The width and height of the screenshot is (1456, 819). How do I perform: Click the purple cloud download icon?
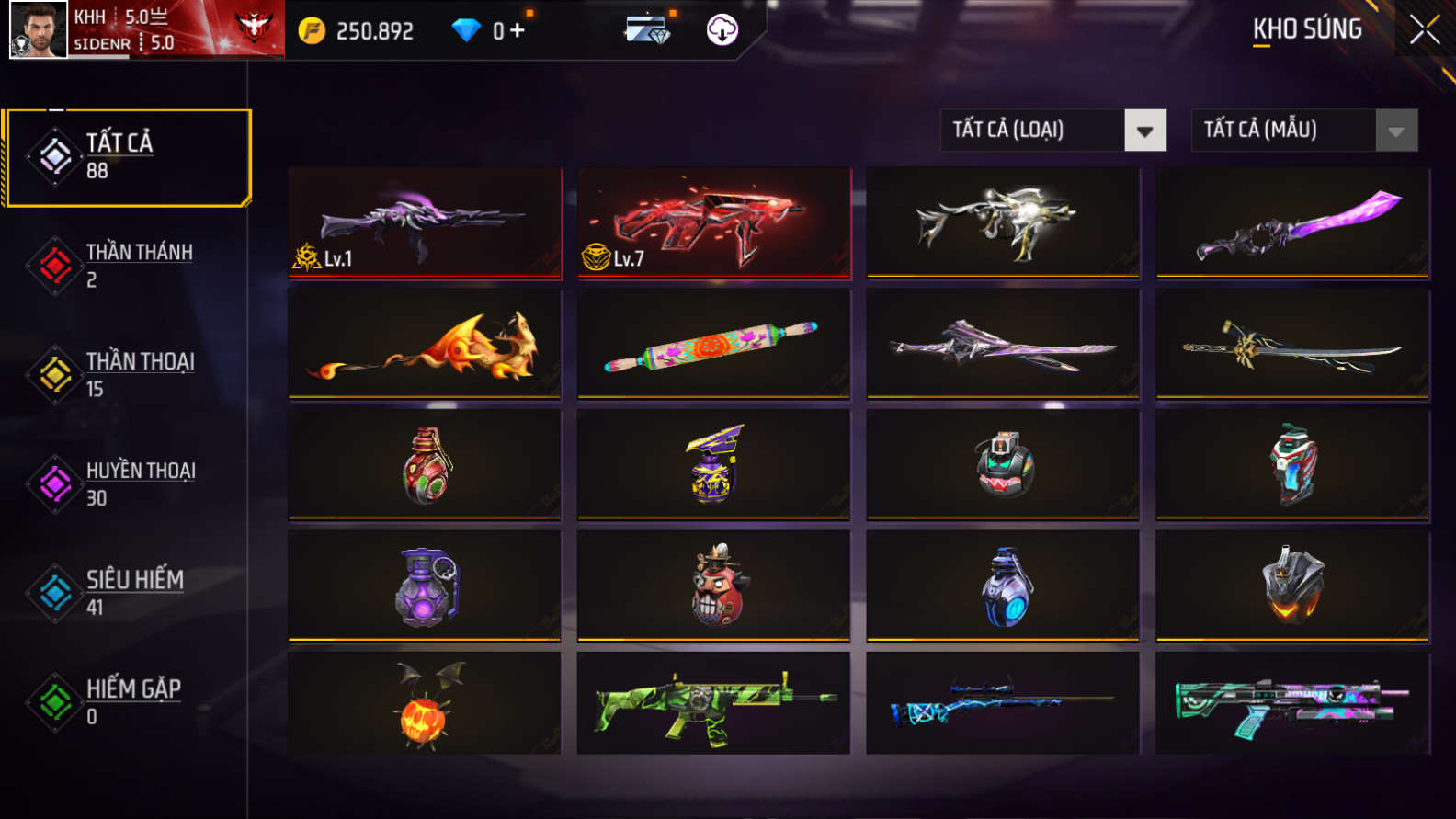point(722,28)
